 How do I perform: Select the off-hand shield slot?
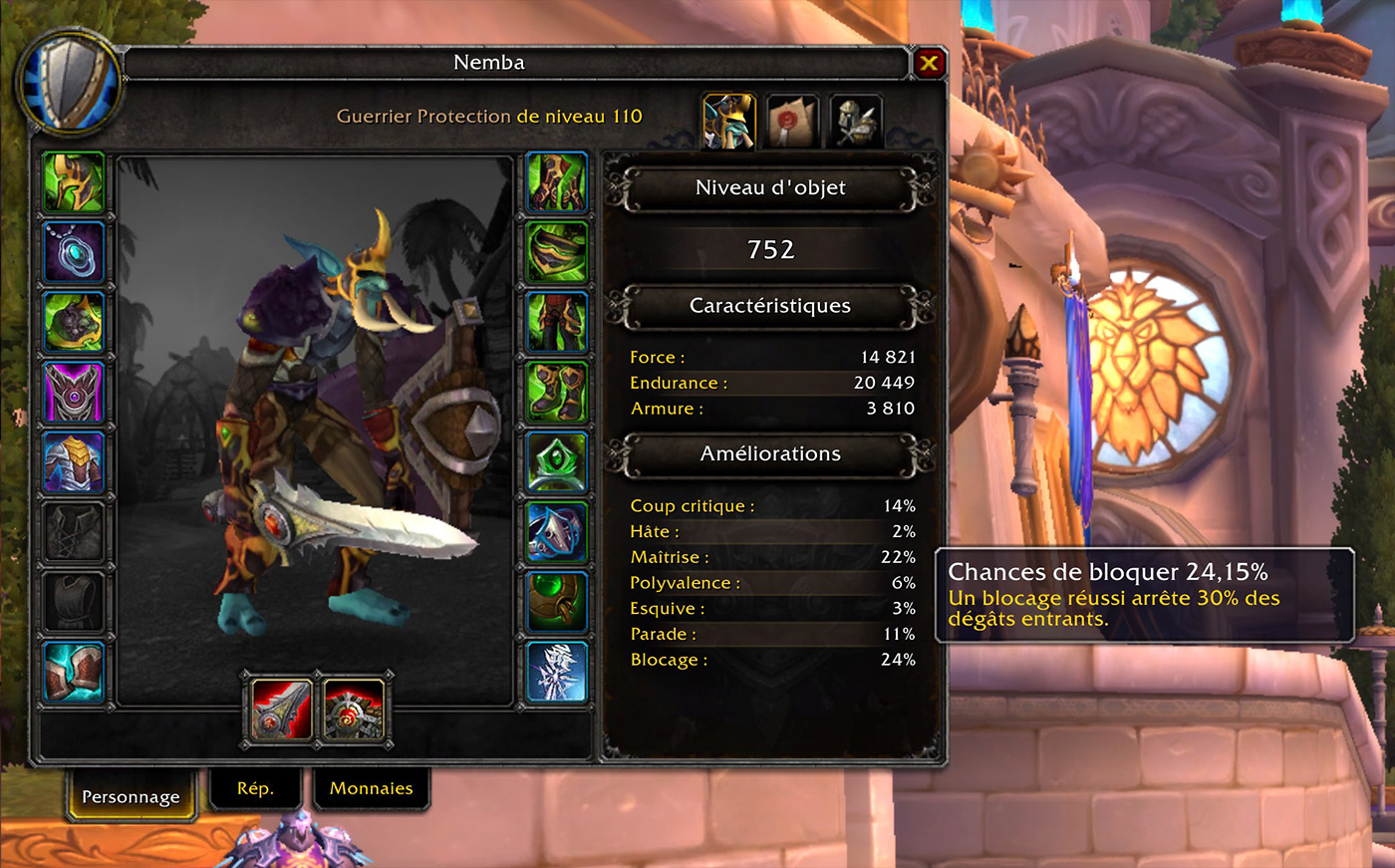pyautogui.click(x=354, y=710)
